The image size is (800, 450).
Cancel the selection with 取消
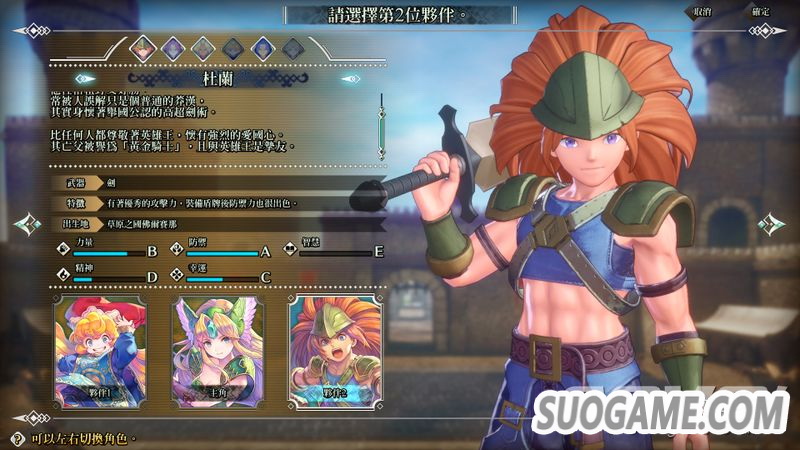pos(700,12)
